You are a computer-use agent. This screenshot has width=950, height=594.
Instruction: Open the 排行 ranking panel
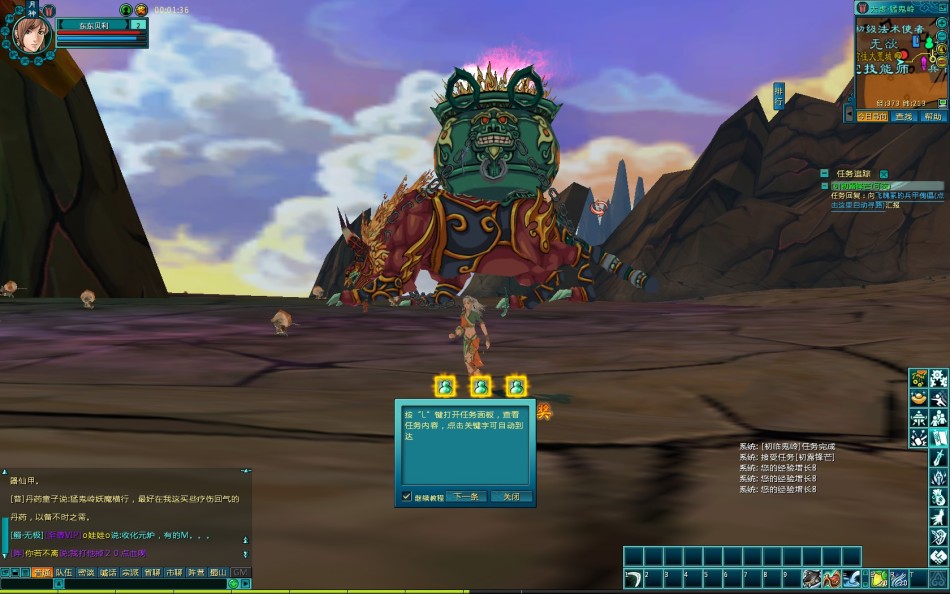(x=779, y=96)
